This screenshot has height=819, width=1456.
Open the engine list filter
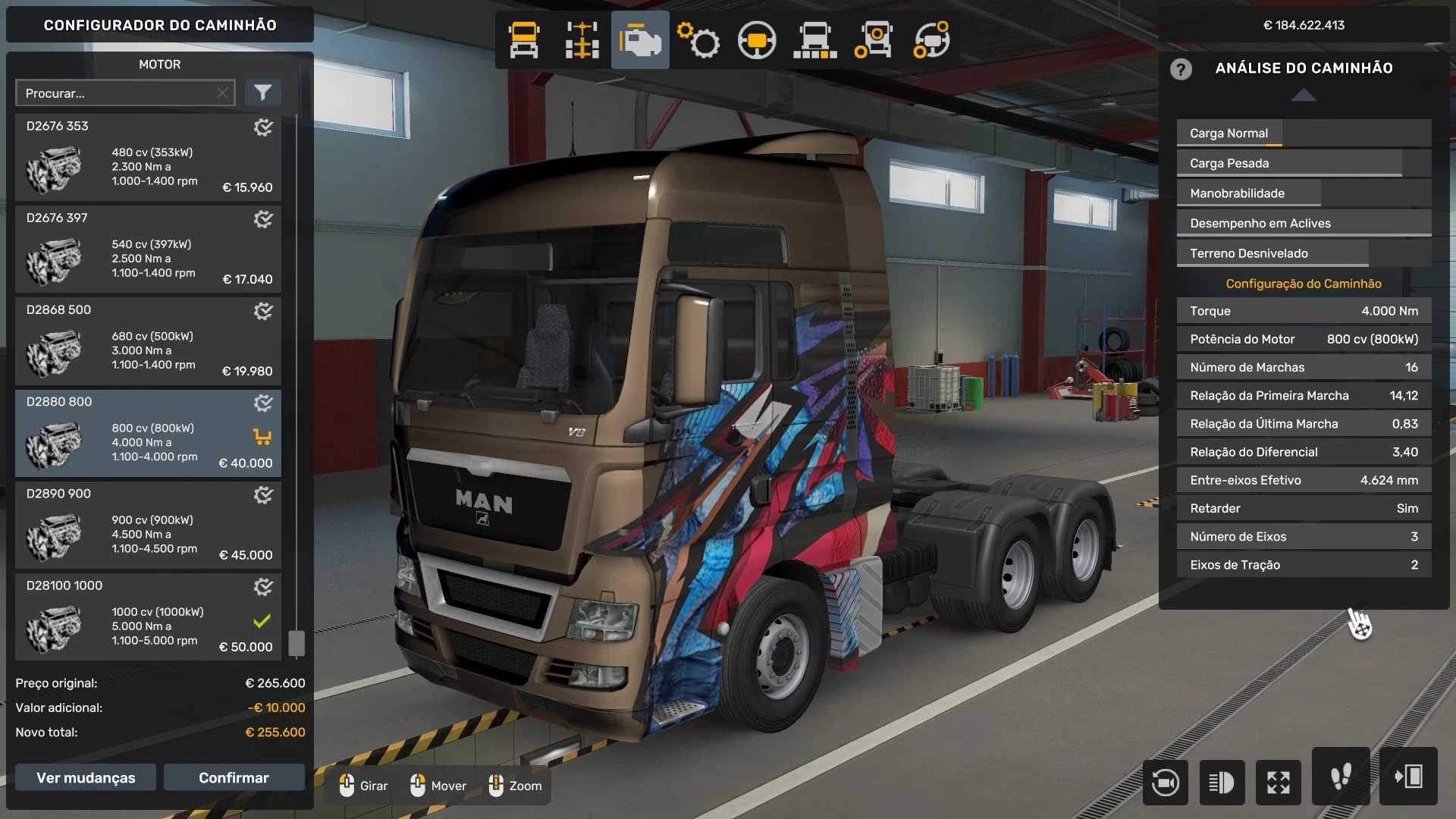click(x=262, y=93)
